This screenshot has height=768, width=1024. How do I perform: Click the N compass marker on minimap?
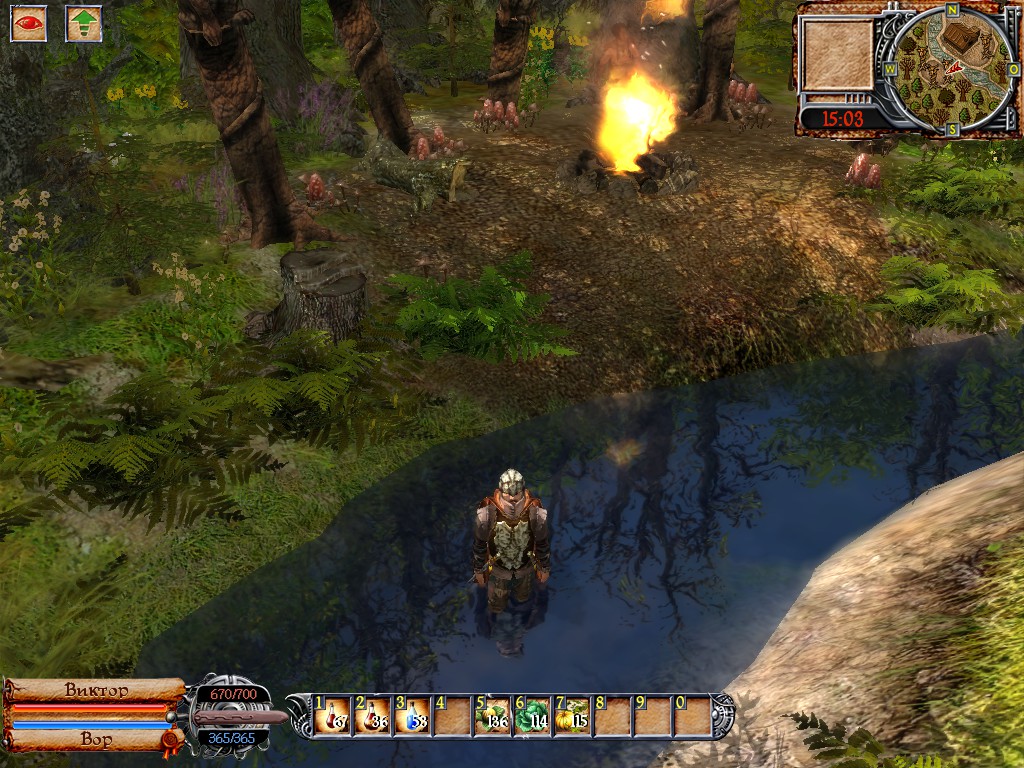pyautogui.click(x=954, y=11)
